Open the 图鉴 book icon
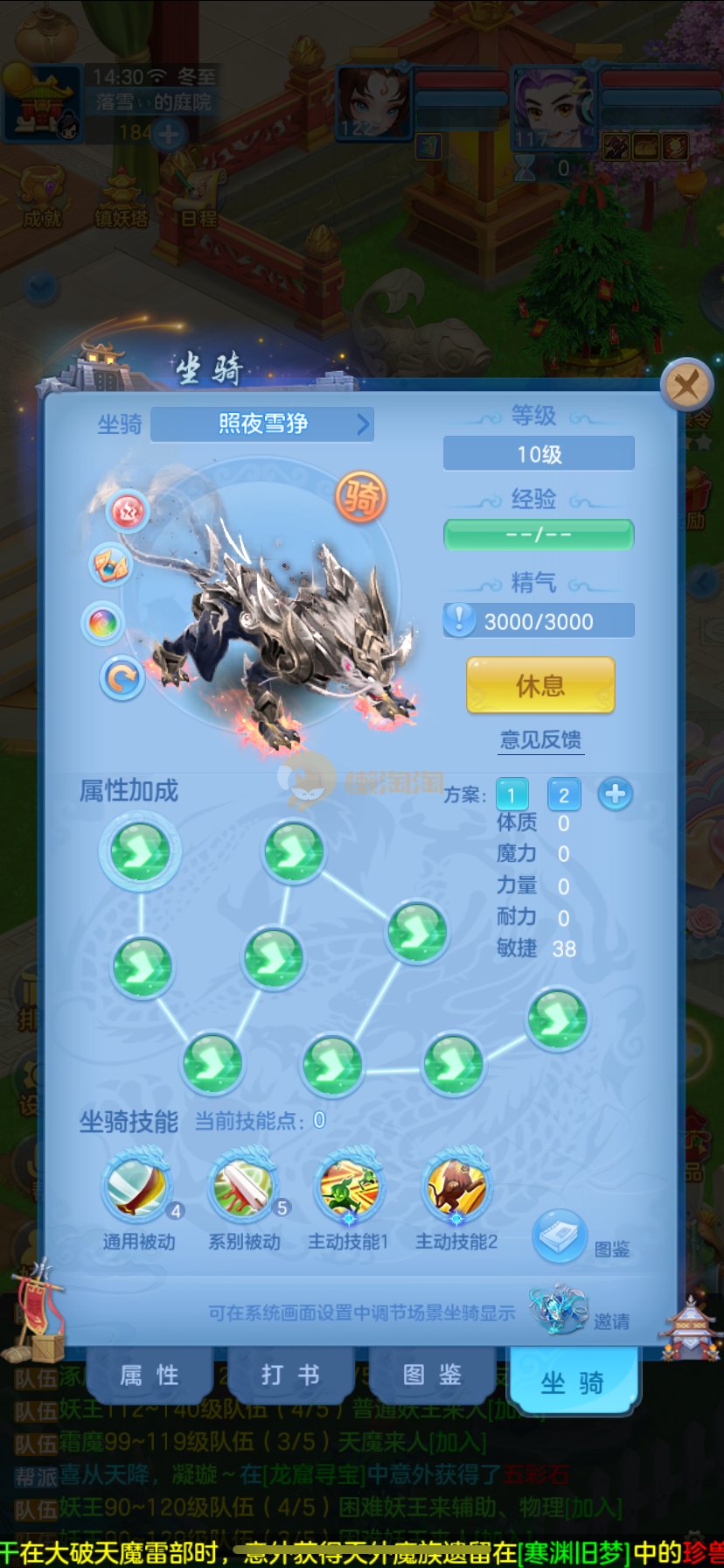The height and width of the screenshot is (1568, 724). coord(560,1236)
